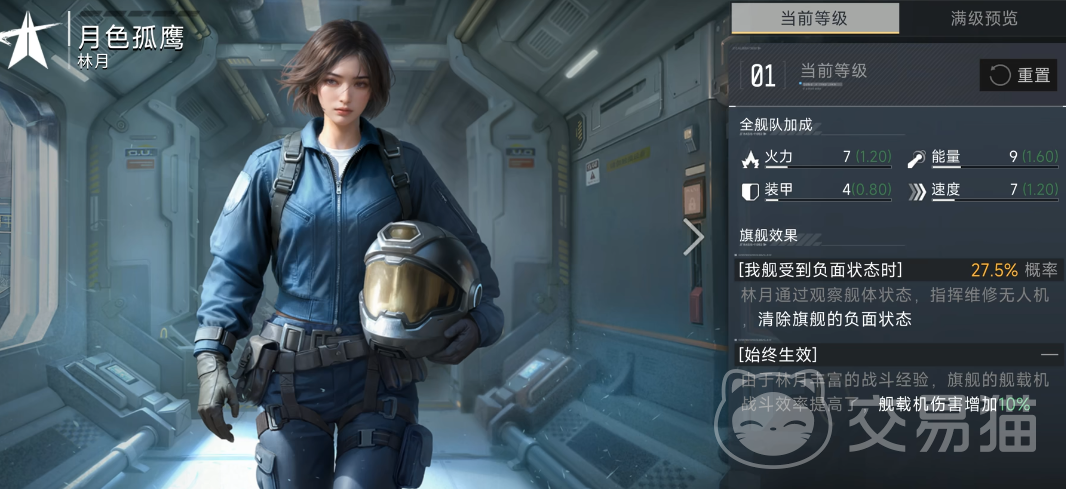Click the 重置 reset button
This screenshot has width=1066, height=489.
(x=1018, y=75)
